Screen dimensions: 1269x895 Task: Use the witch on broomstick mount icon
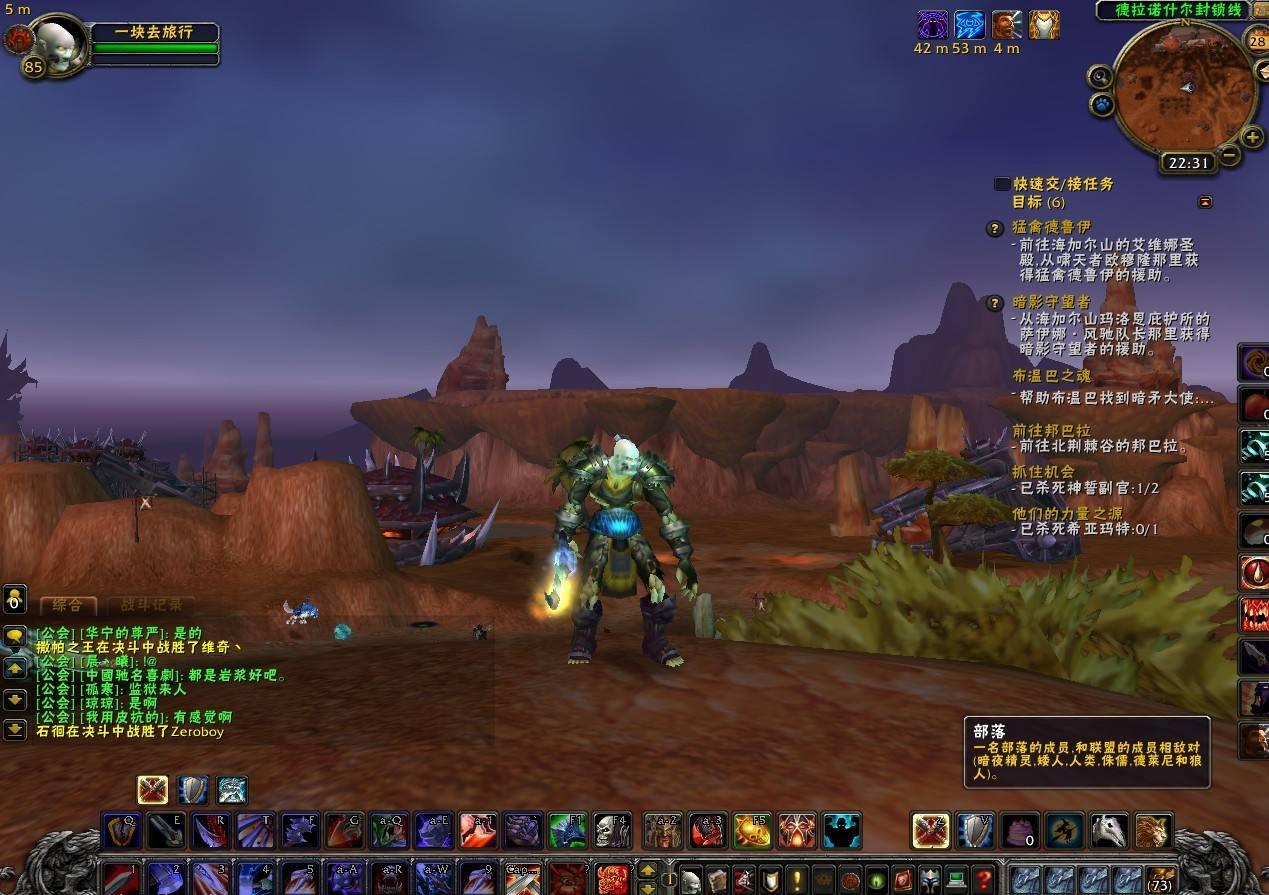click(1064, 830)
